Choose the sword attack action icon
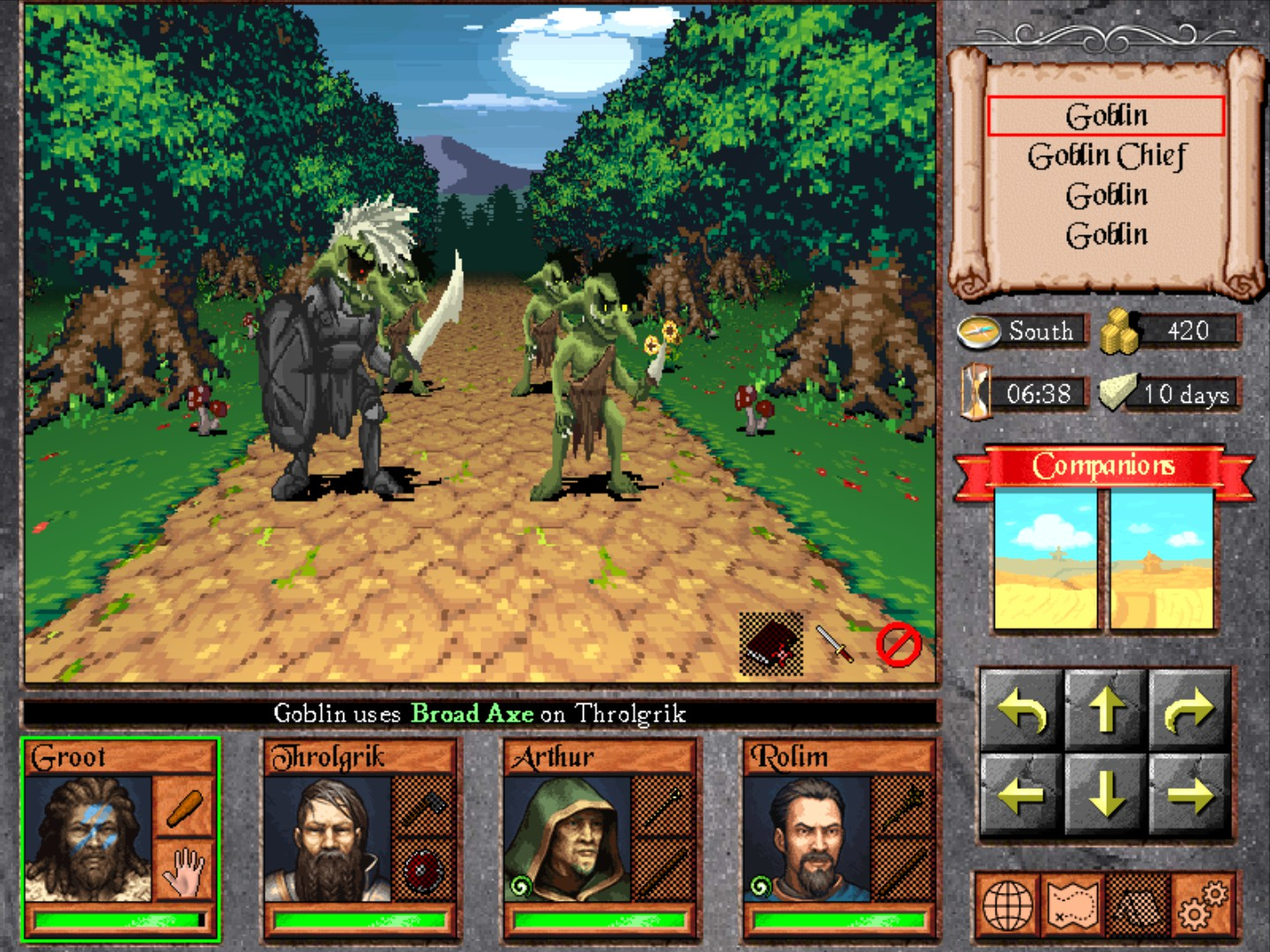Viewport: 1270px width, 952px height. (834, 644)
